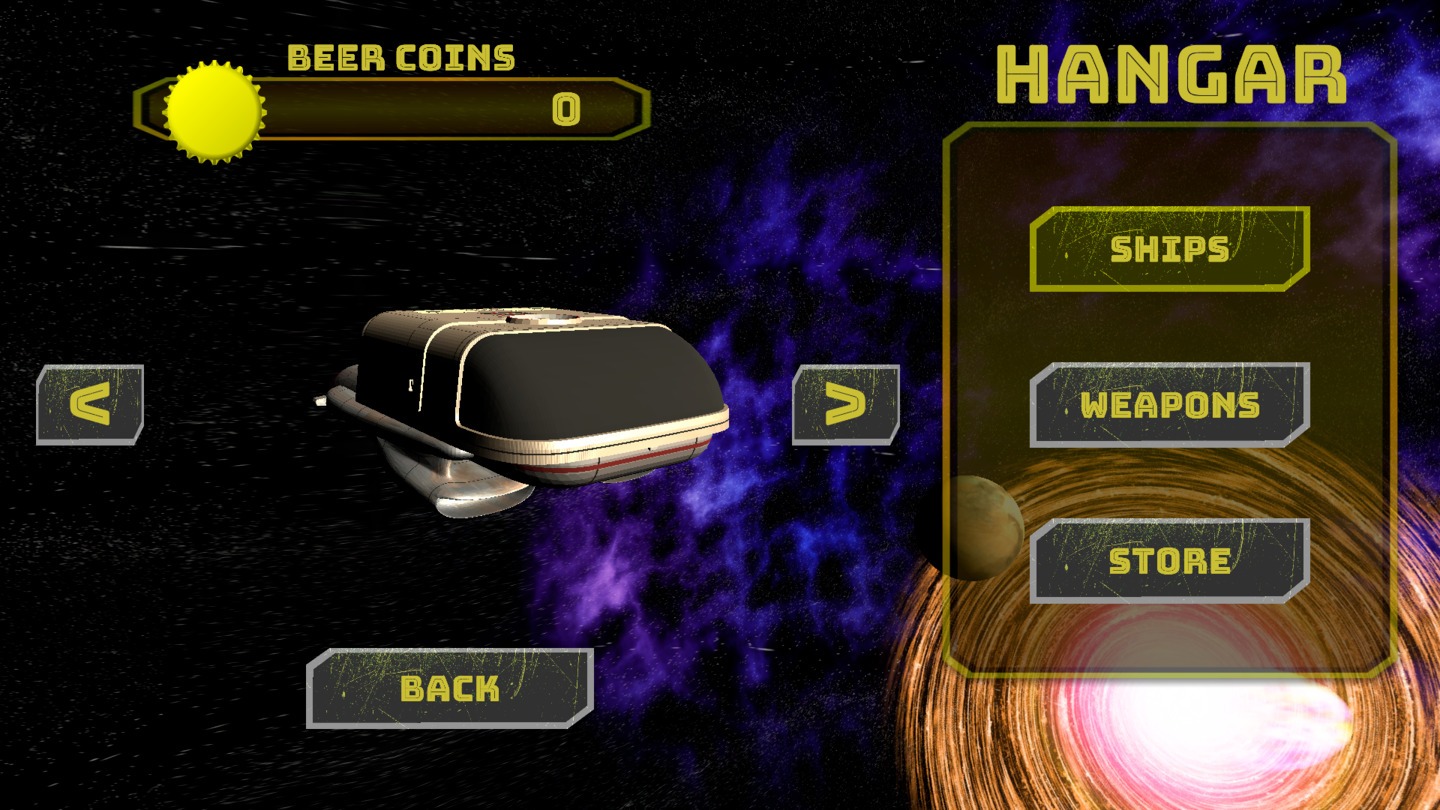Show the next ship with right arrow
The image size is (1440, 810).
[846, 404]
